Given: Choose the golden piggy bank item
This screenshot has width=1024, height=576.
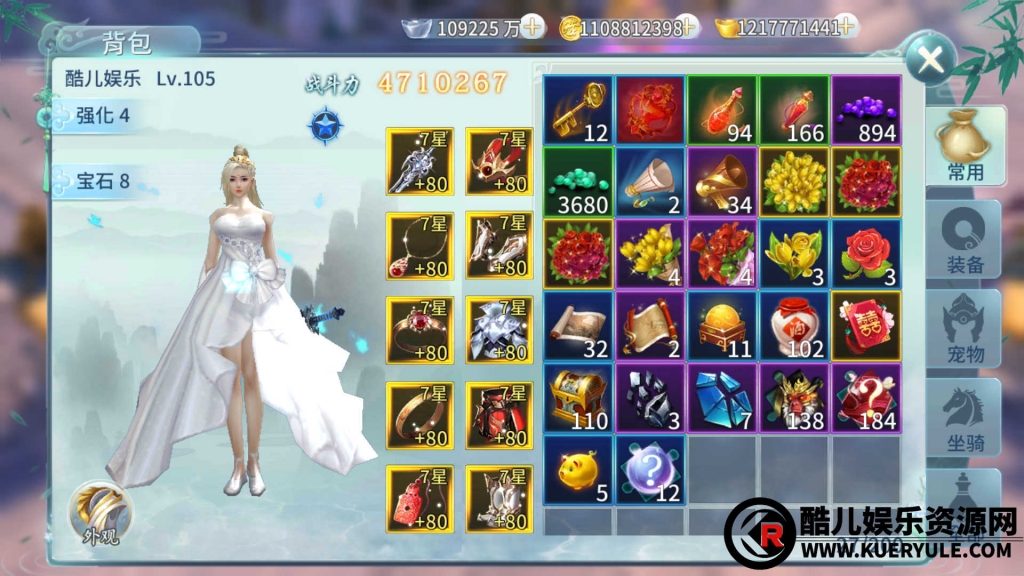Looking at the screenshot, I should coord(578,469).
